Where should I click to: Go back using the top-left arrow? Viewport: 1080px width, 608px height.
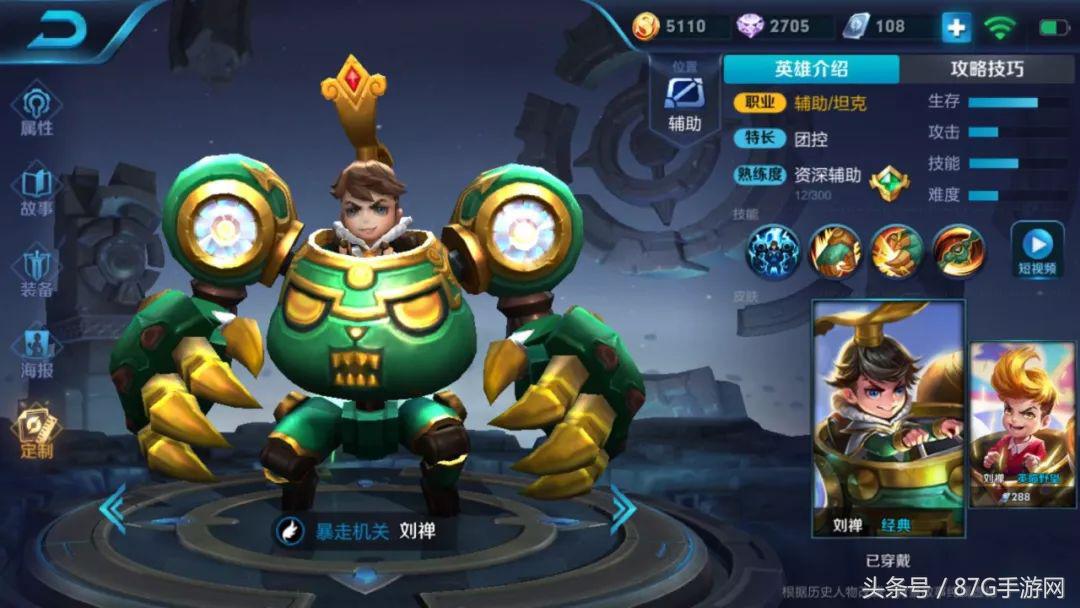[58, 30]
